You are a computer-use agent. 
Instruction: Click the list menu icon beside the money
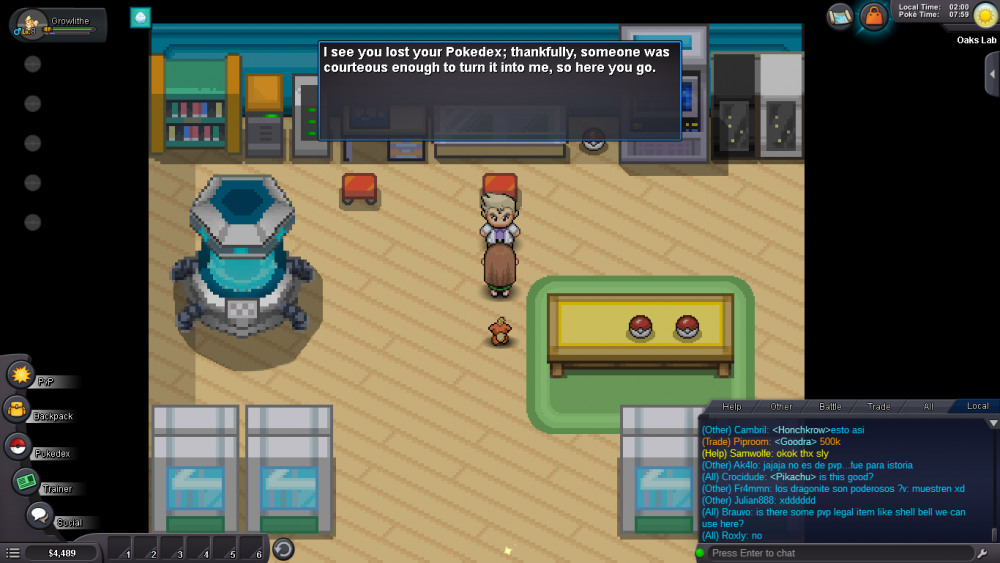pyautogui.click(x=13, y=552)
